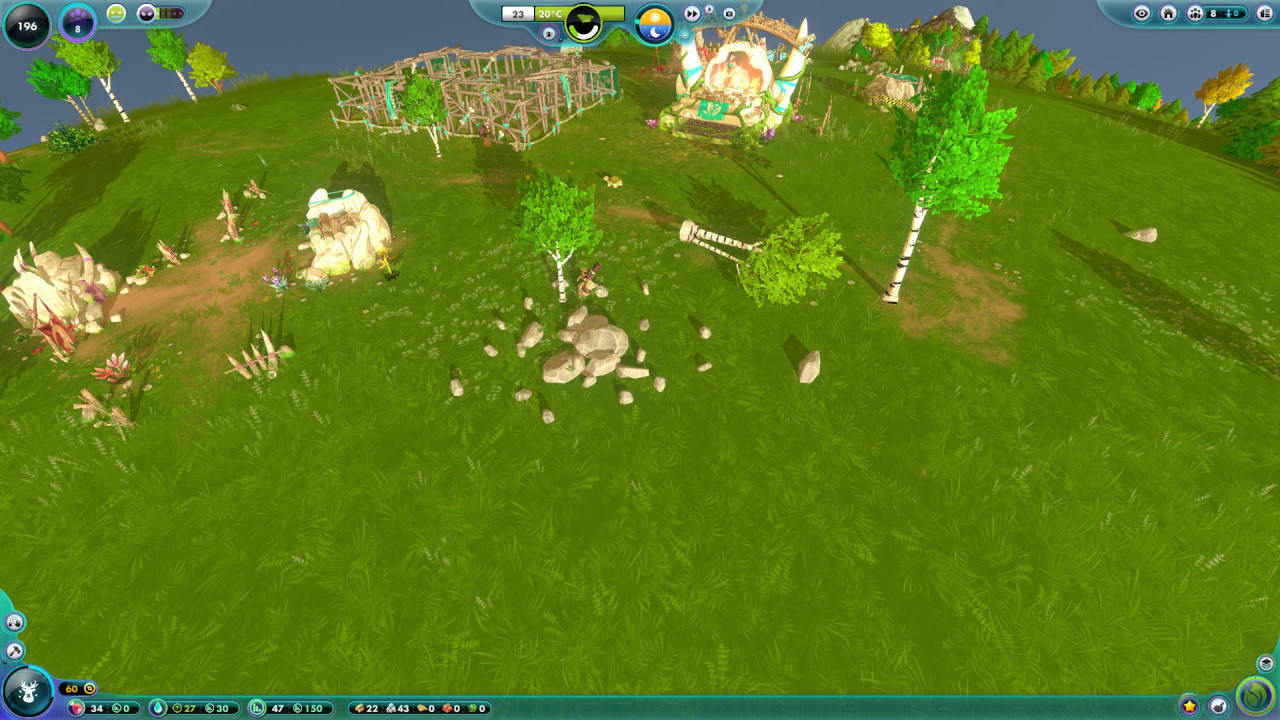
Task: Click the eye view-mode button
Action: 1142,13
